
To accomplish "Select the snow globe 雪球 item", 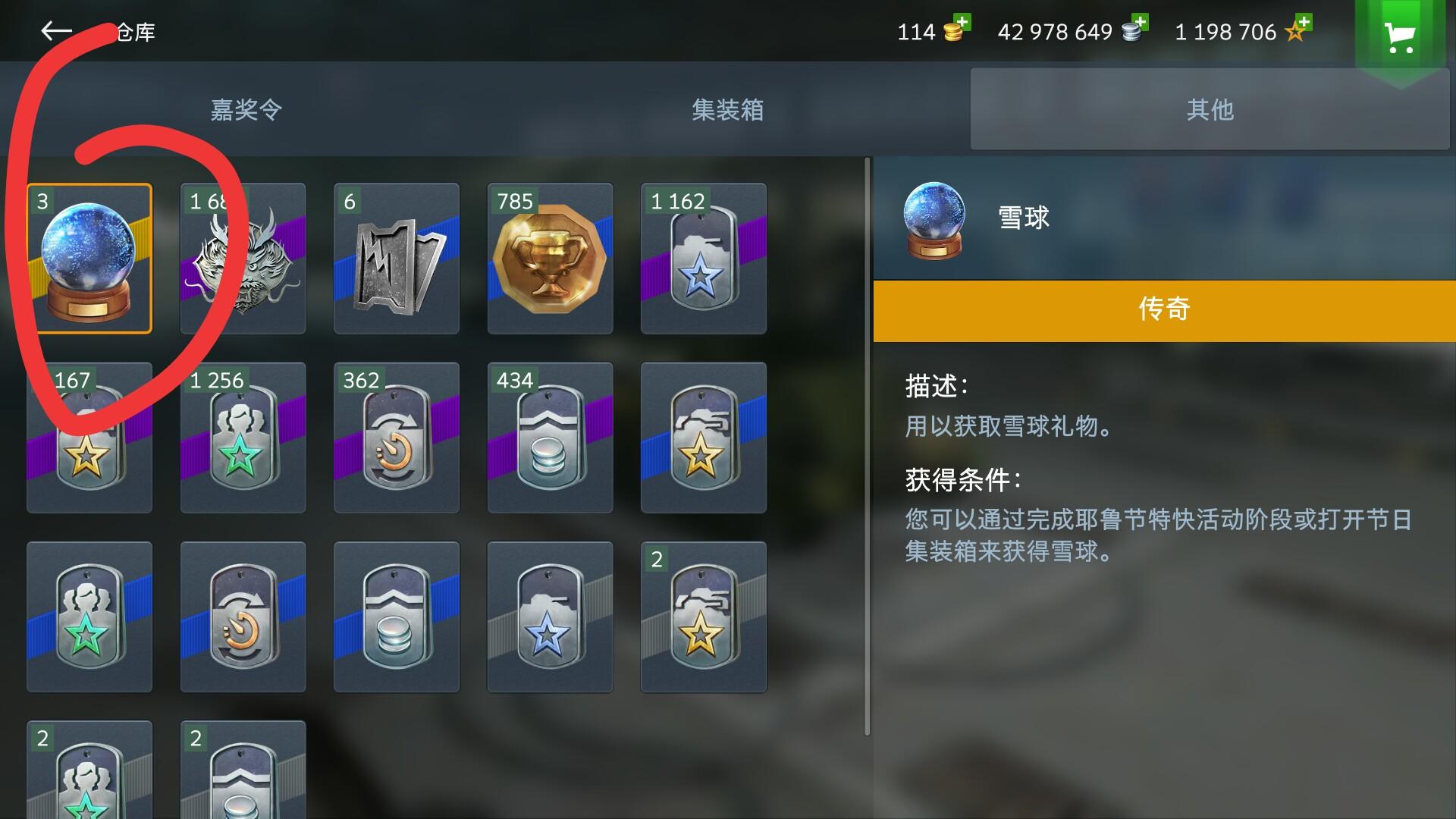I will 89,258.
